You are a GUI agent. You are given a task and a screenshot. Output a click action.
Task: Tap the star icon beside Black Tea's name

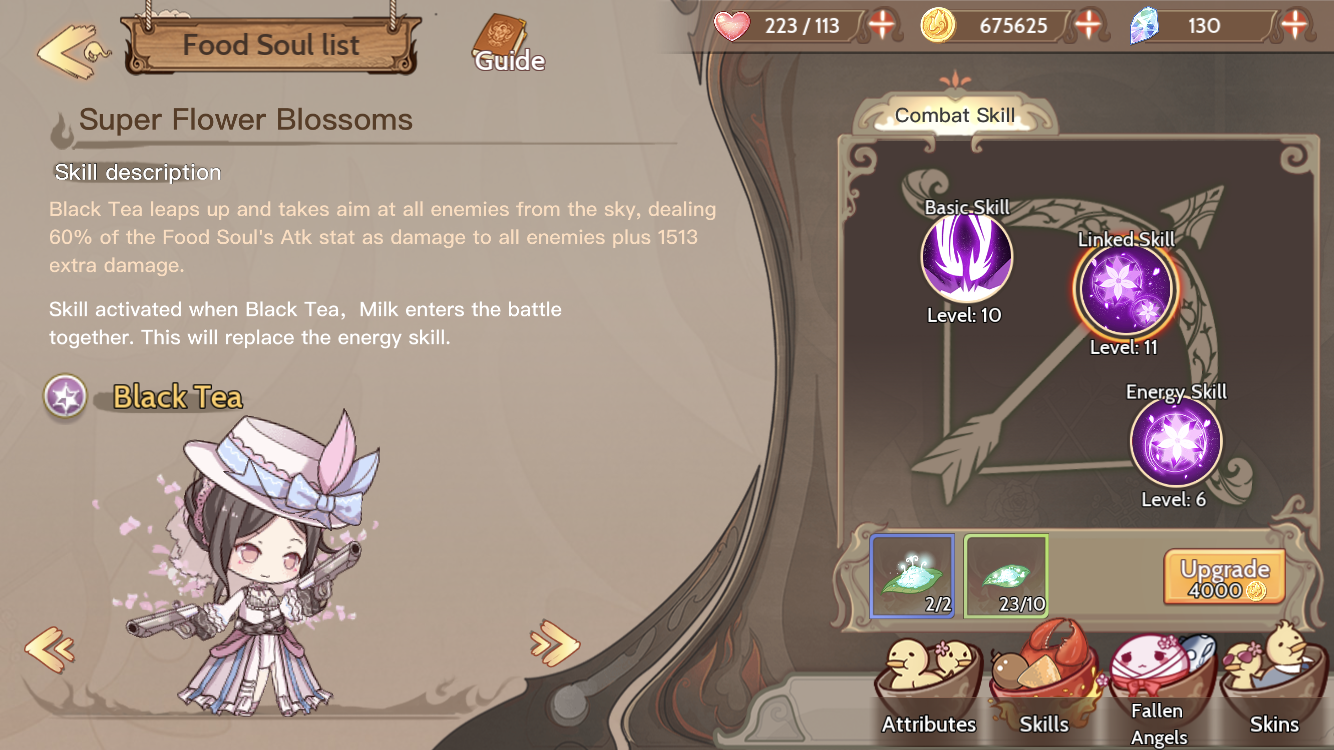pos(66,397)
